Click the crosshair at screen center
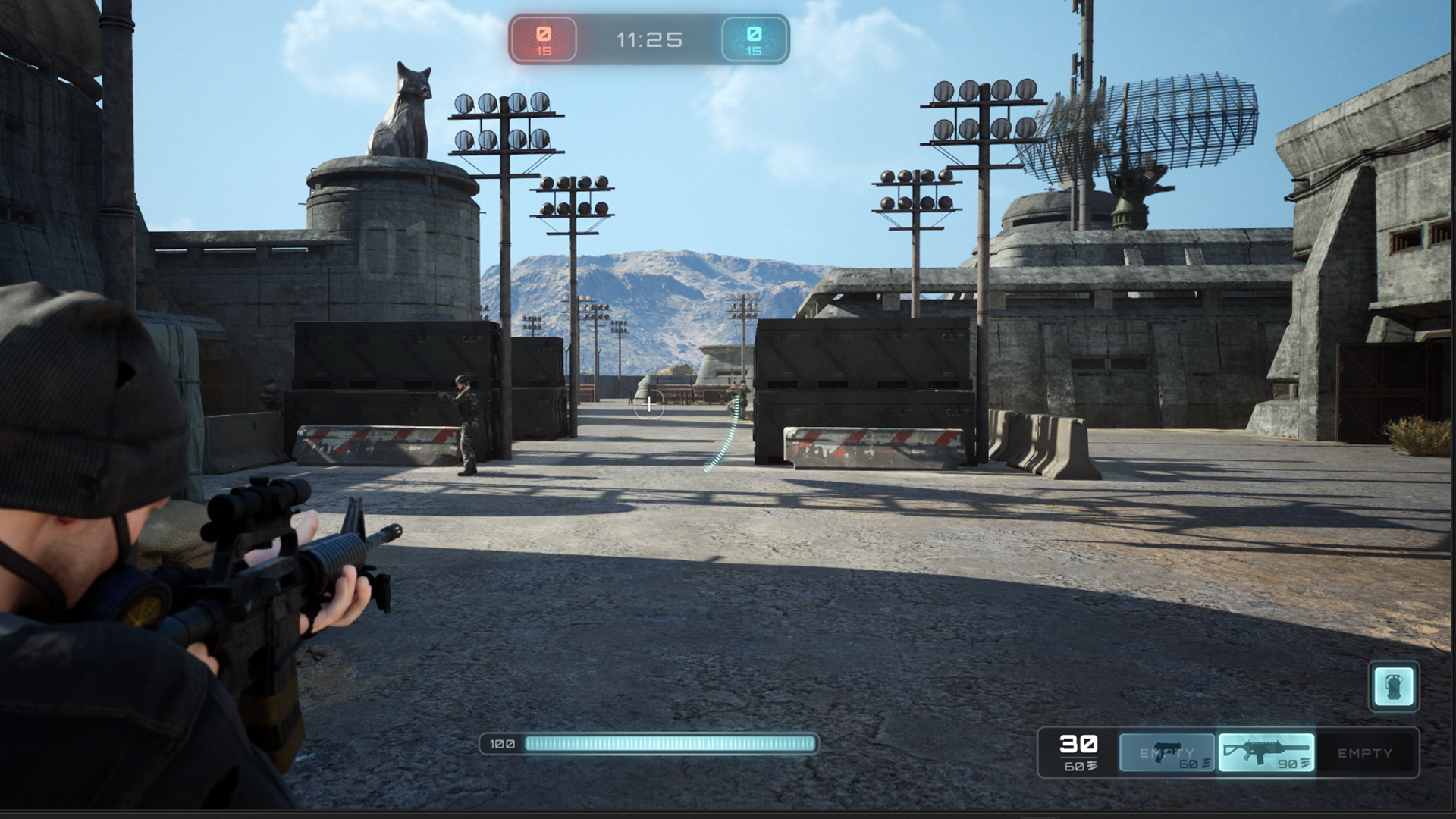 coord(650,406)
